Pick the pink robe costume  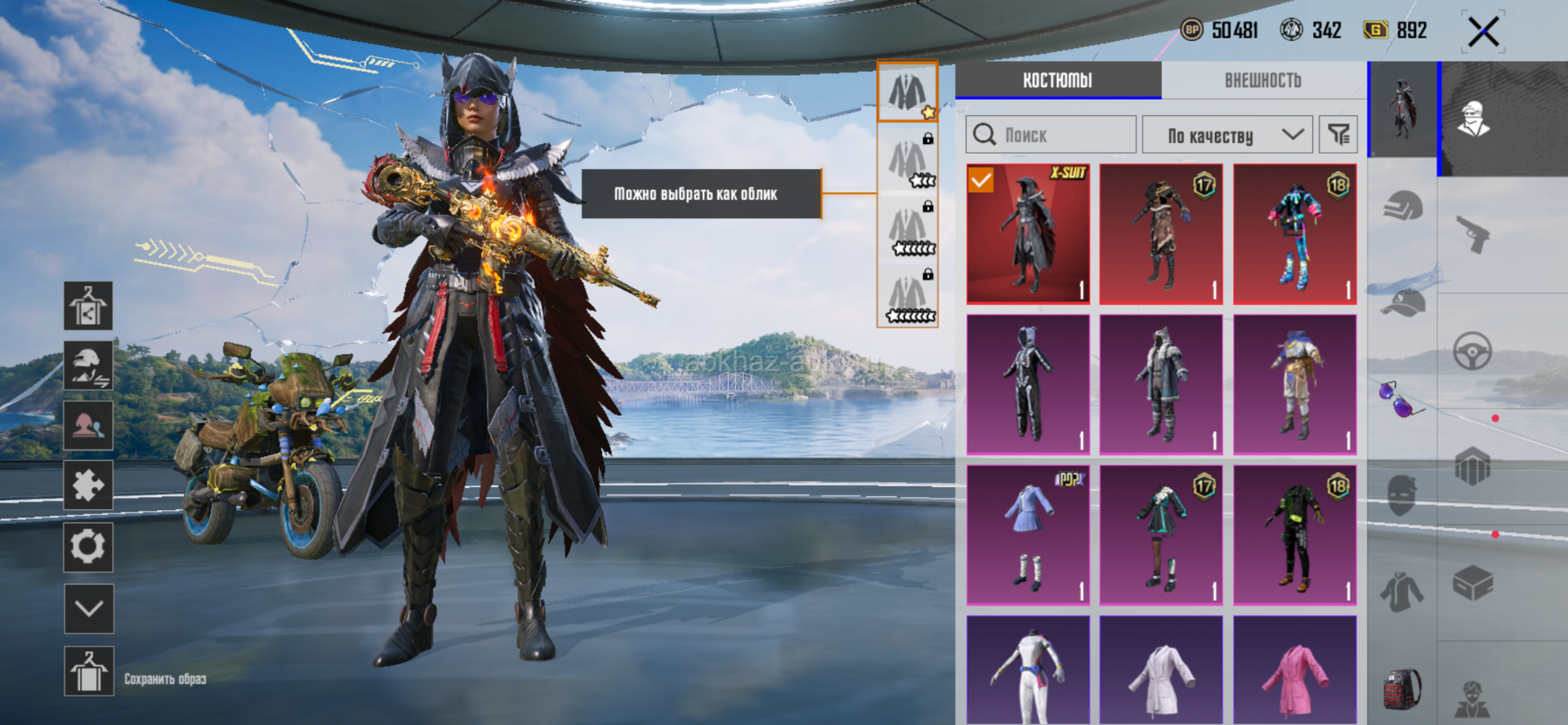pyautogui.click(x=1295, y=670)
